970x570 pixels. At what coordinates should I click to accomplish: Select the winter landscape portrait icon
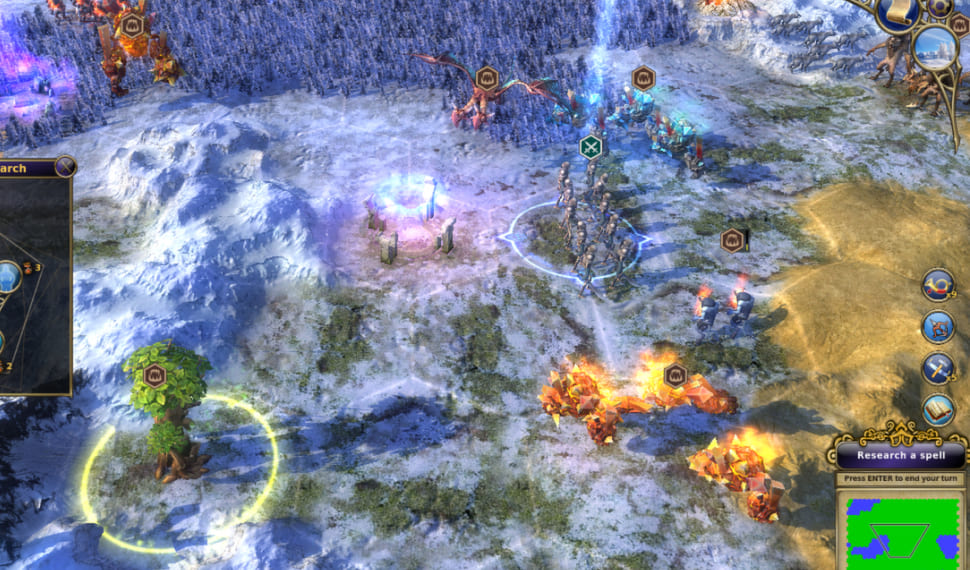tap(936, 47)
